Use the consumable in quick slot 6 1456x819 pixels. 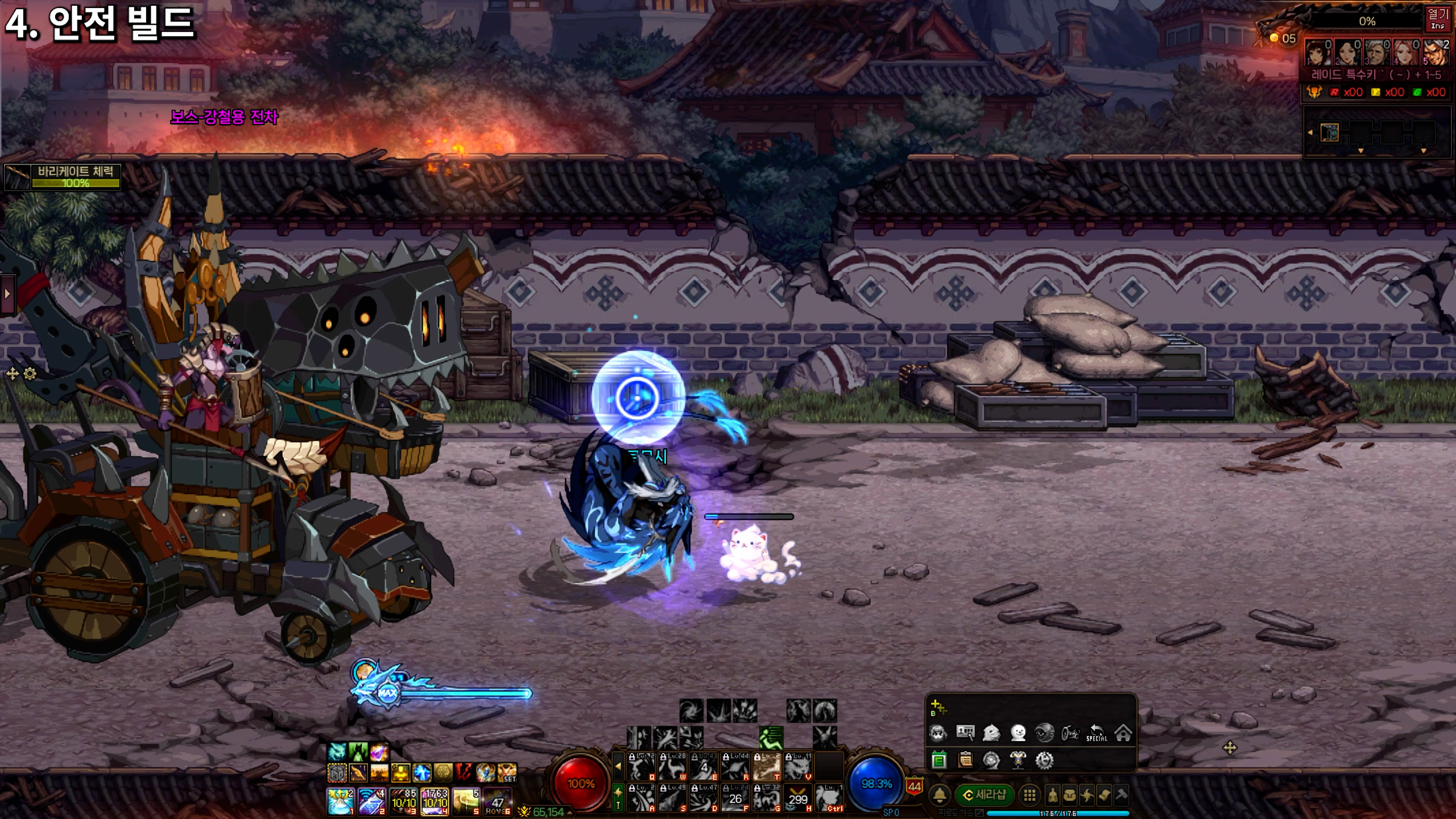(498, 801)
